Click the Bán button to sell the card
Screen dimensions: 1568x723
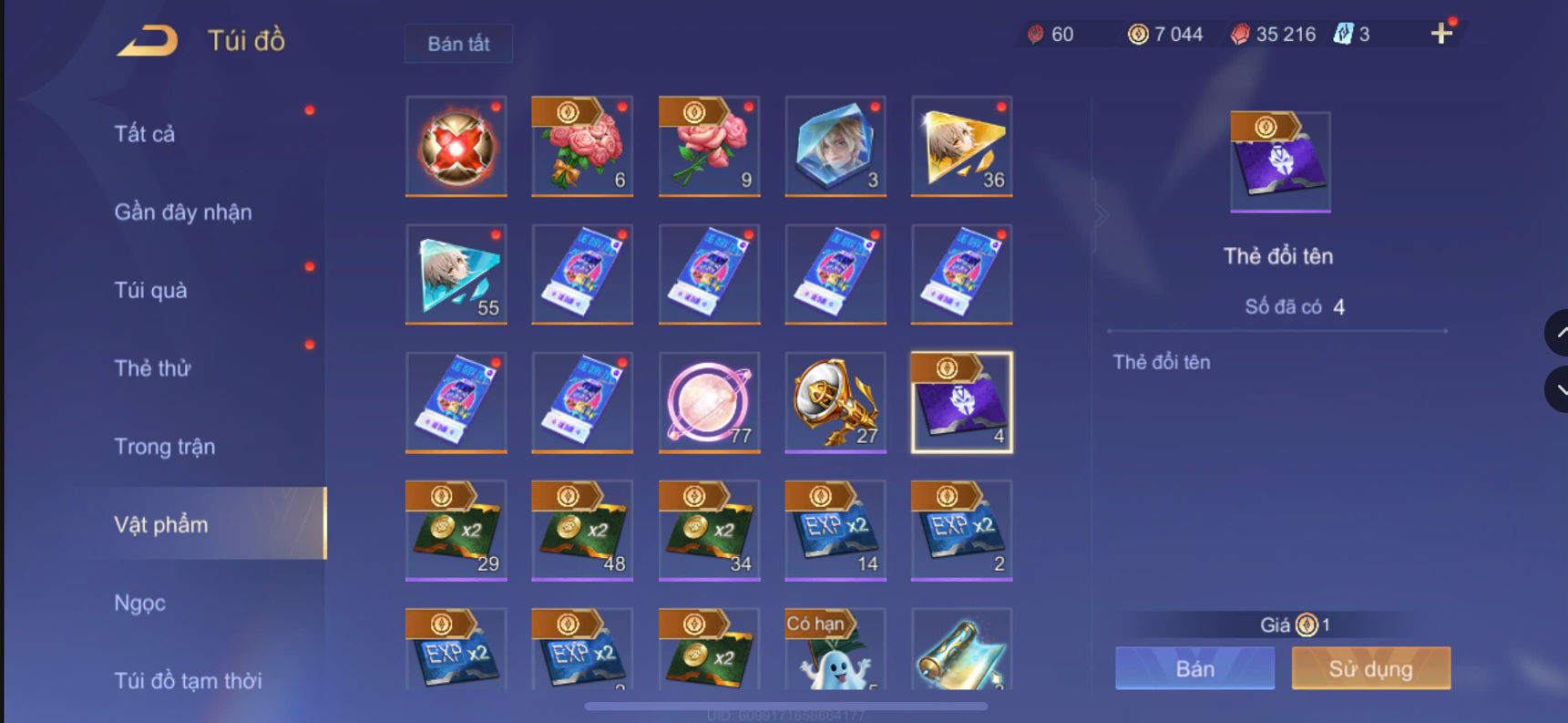[1194, 668]
